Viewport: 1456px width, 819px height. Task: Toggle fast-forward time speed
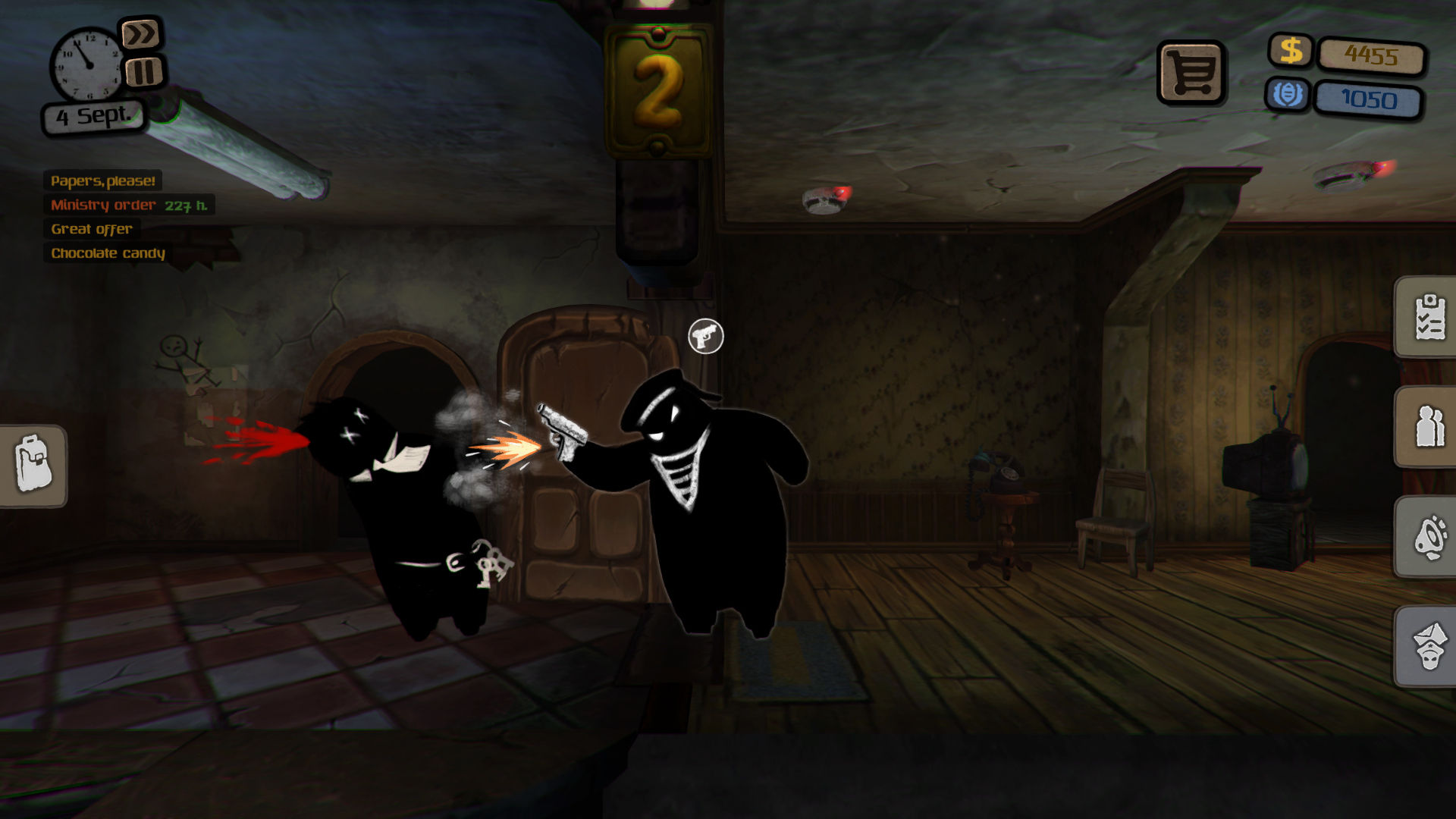coord(140,34)
